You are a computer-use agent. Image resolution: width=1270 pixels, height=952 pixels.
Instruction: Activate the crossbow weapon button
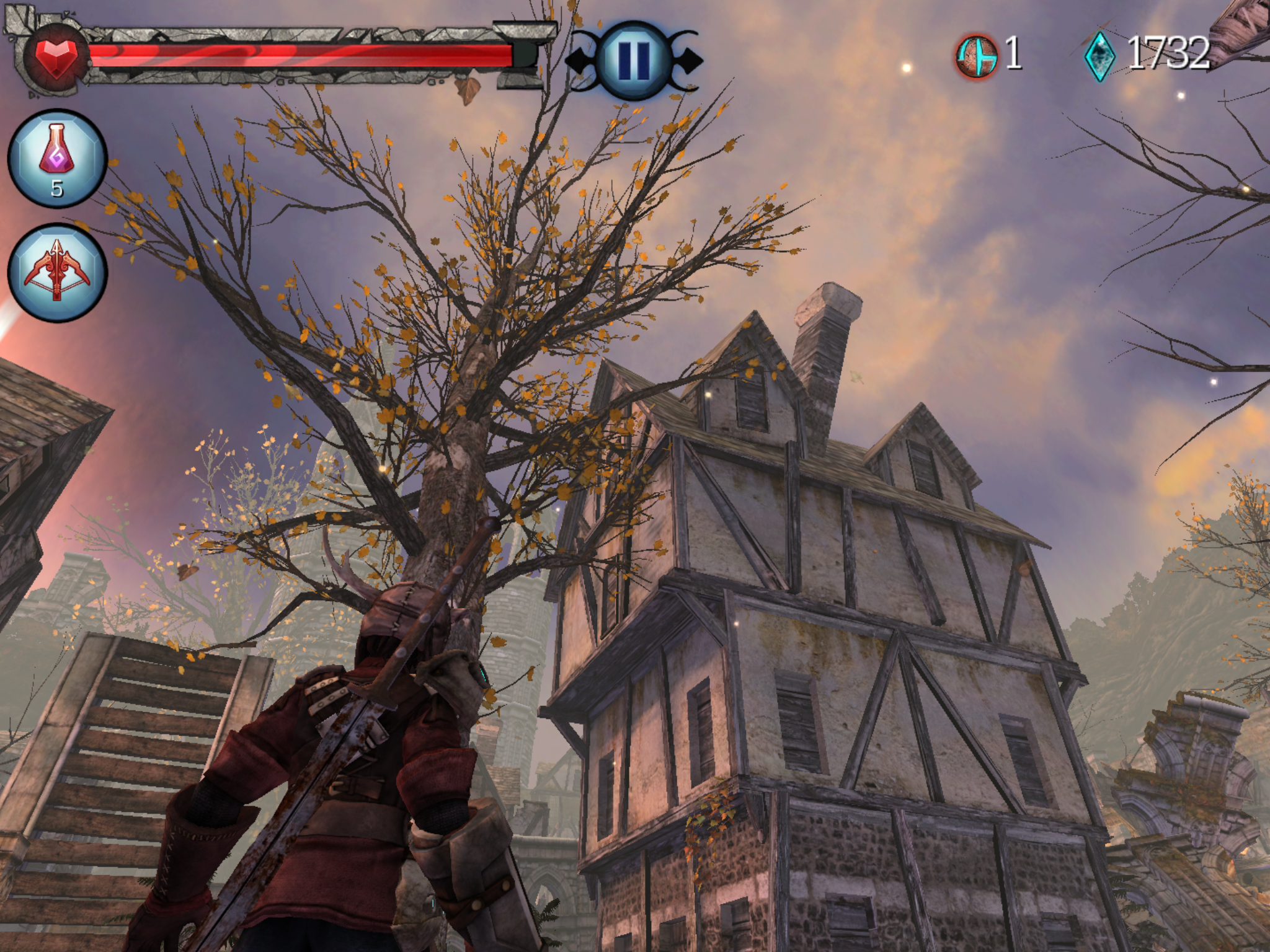coord(57,272)
